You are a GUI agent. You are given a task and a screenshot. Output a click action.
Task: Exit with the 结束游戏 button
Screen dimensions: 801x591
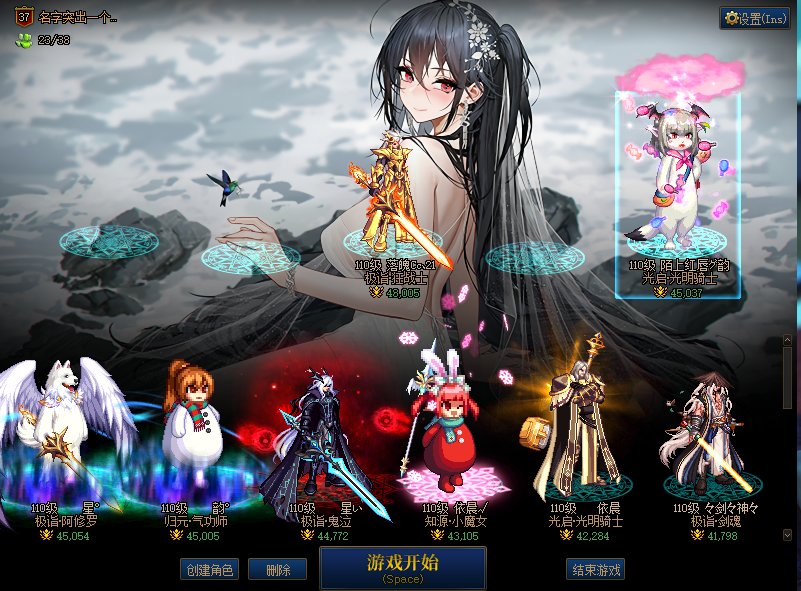(x=596, y=570)
